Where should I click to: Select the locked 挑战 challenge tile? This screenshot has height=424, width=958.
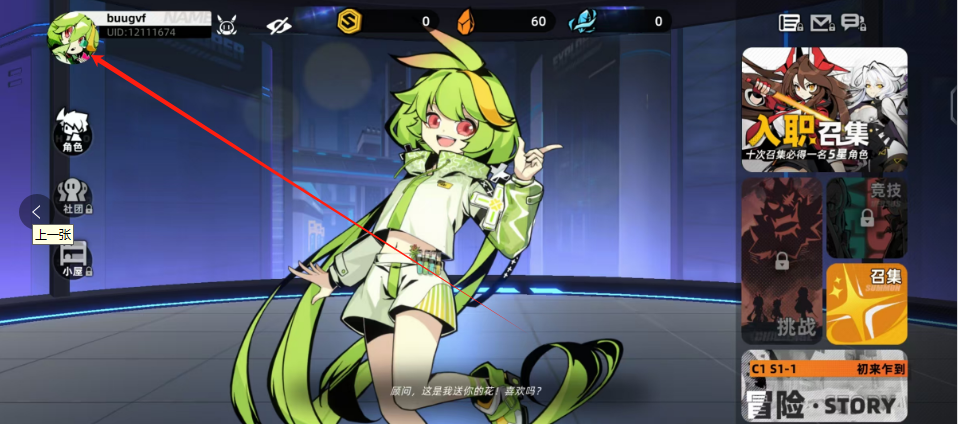[x=781, y=262]
